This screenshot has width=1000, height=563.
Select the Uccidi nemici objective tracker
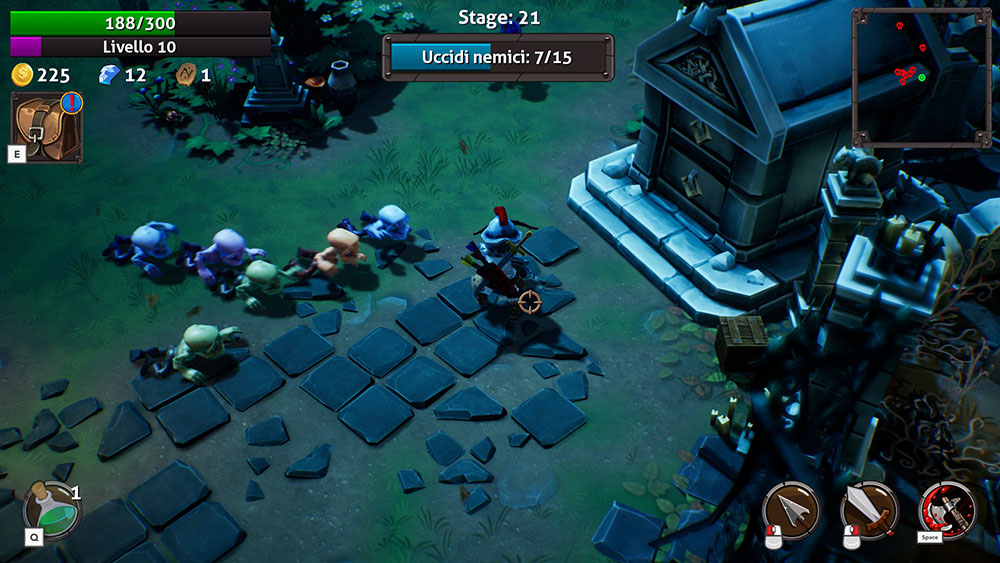(497, 57)
